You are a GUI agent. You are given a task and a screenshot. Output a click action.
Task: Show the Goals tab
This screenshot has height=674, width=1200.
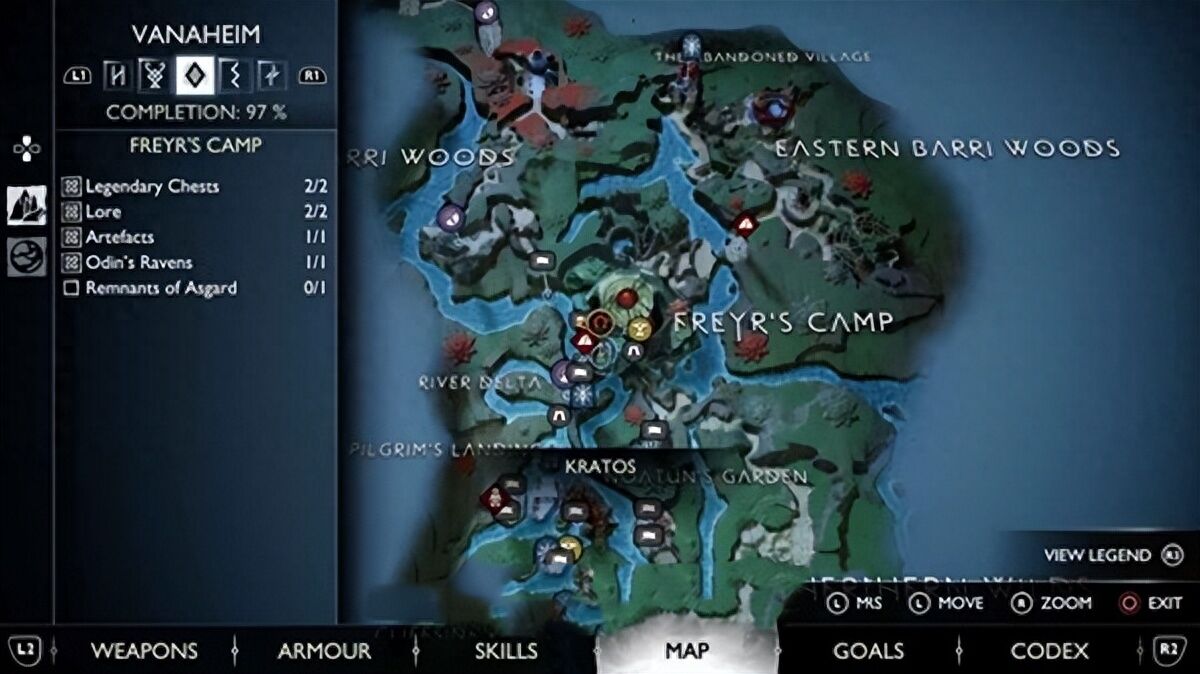(868, 651)
